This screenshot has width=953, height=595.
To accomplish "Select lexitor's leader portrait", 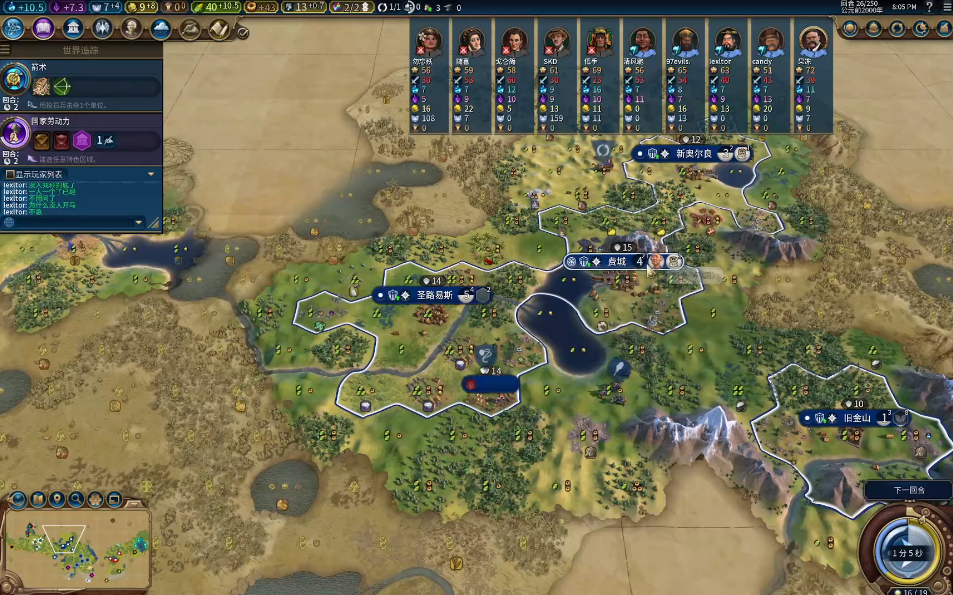I will point(723,42).
